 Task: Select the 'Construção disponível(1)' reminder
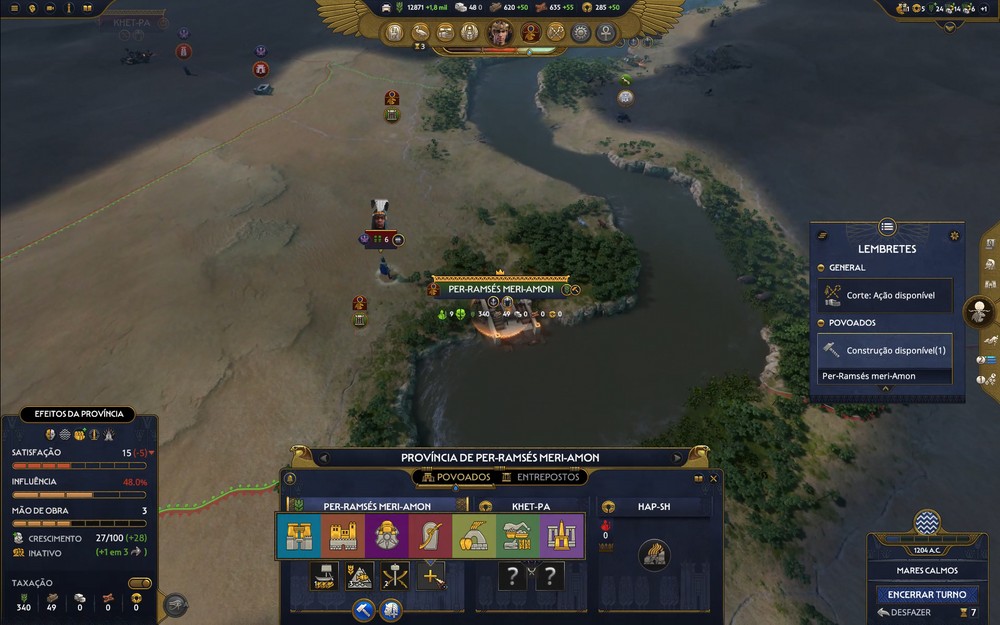(x=885, y=350)
